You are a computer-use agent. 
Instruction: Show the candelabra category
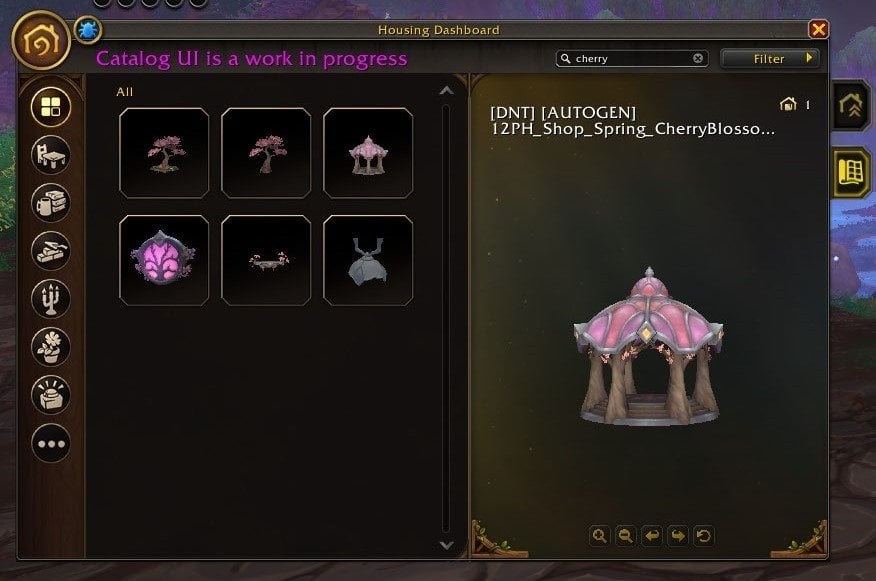pos(51,298)
